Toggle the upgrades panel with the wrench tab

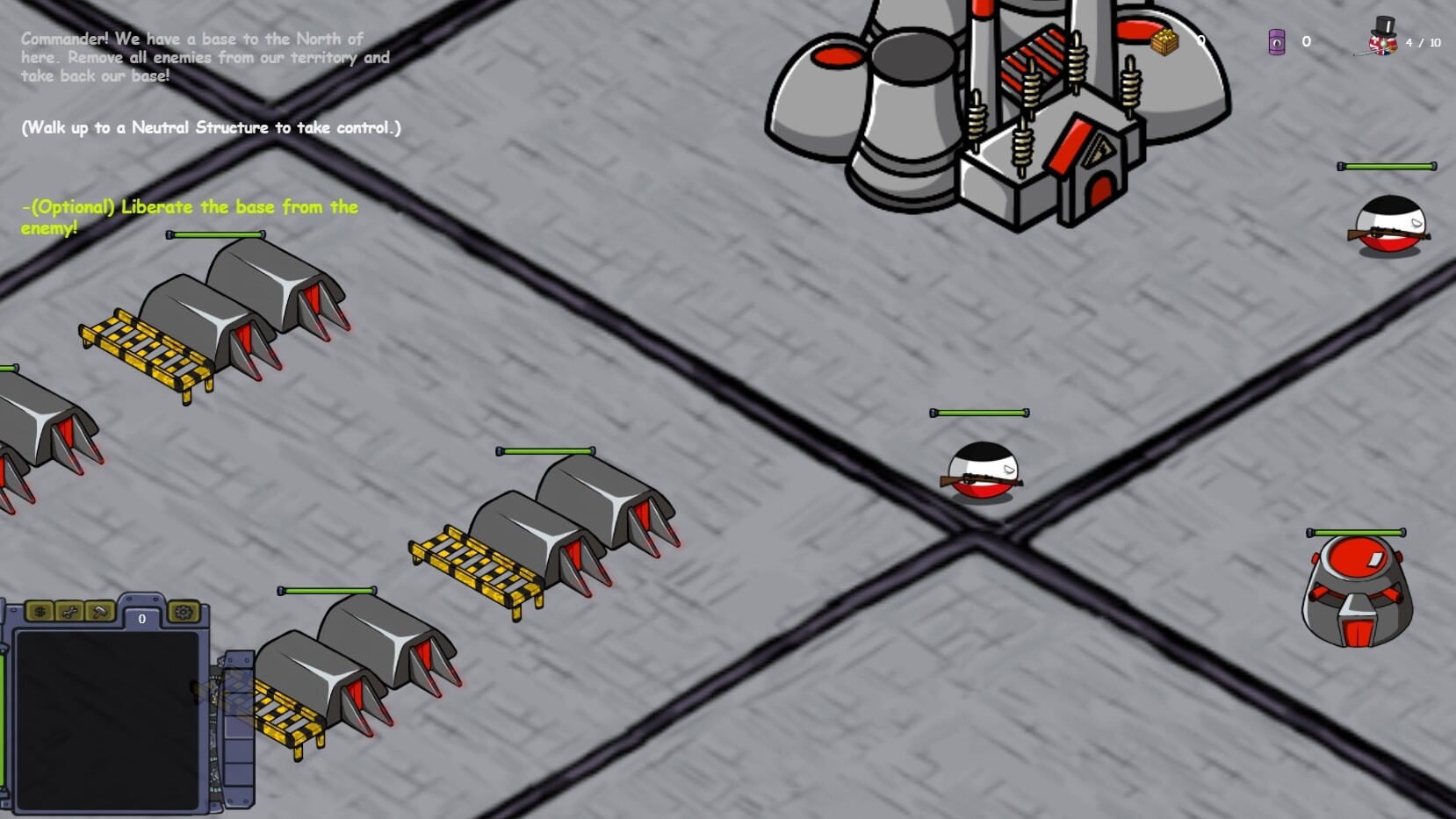click(x=70, y=612)
